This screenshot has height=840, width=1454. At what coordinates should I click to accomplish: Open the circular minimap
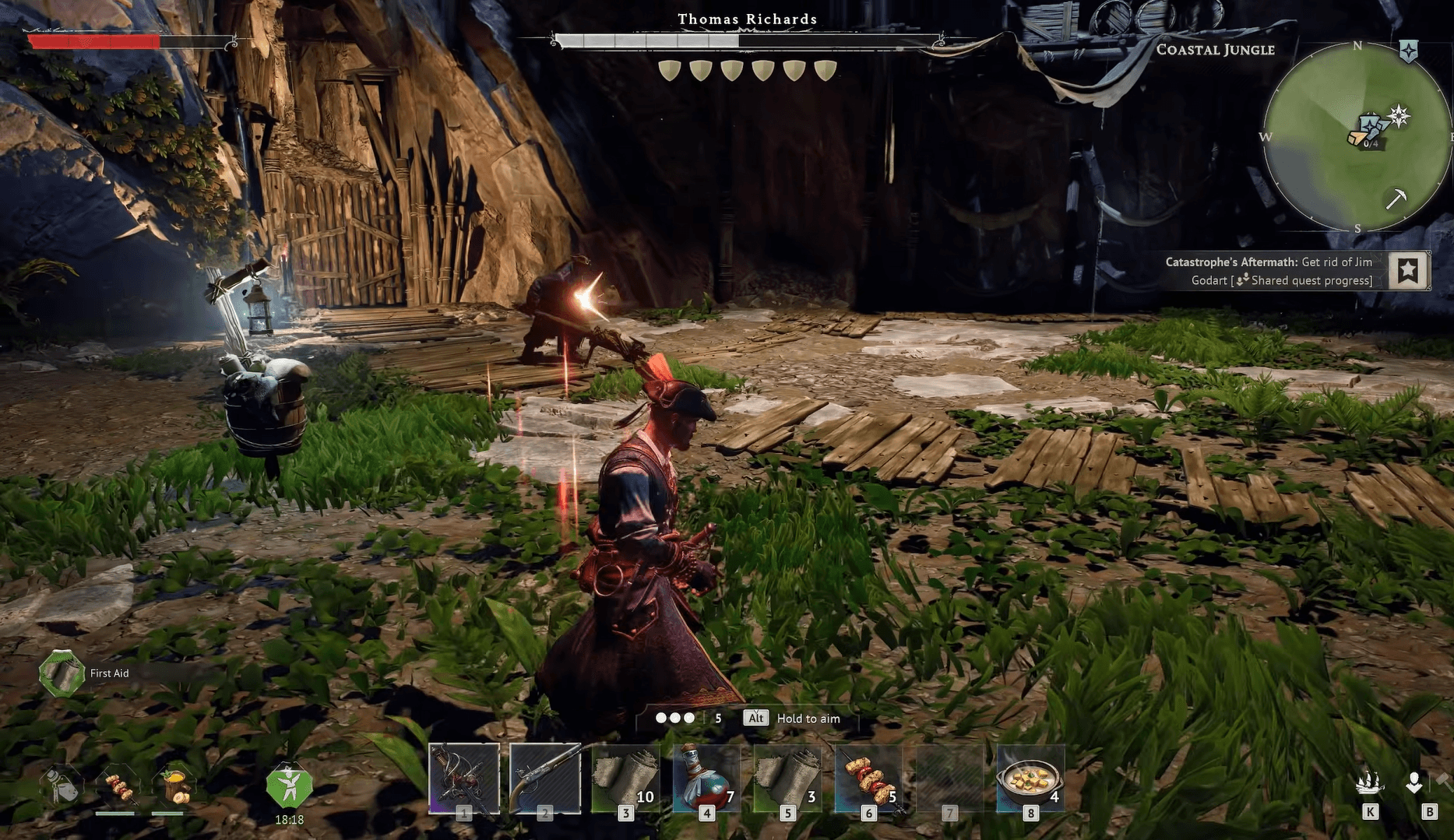tap(1357, 137)
